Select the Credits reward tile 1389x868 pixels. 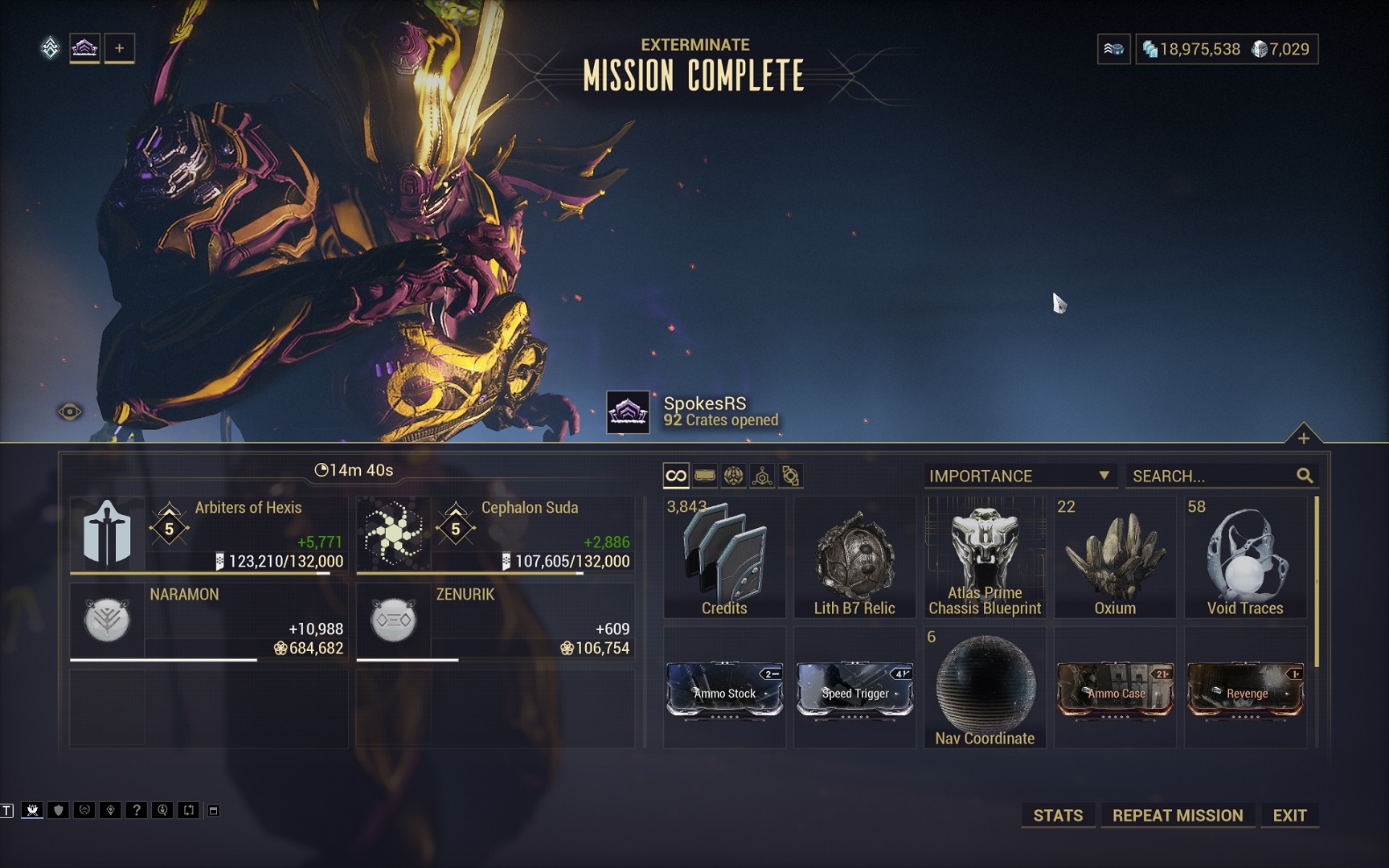point(724,558)
